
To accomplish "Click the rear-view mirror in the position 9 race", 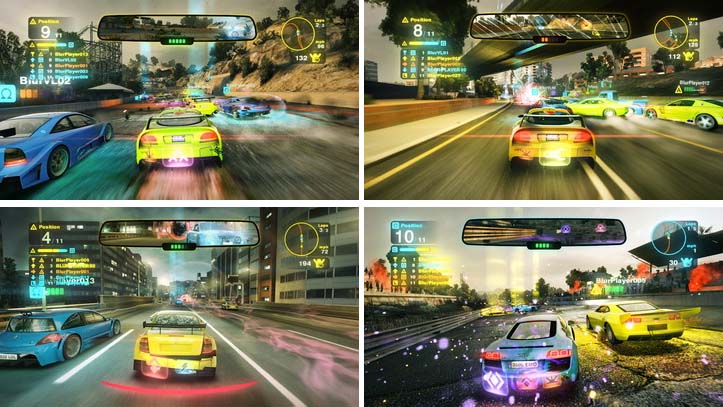I will point(176,27).
